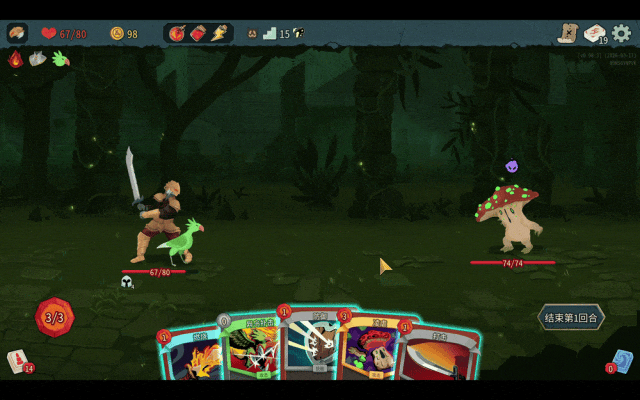Open the discard pile showing 0 cards
Viewport: 640px width, 400px height.
pos(622,361)
